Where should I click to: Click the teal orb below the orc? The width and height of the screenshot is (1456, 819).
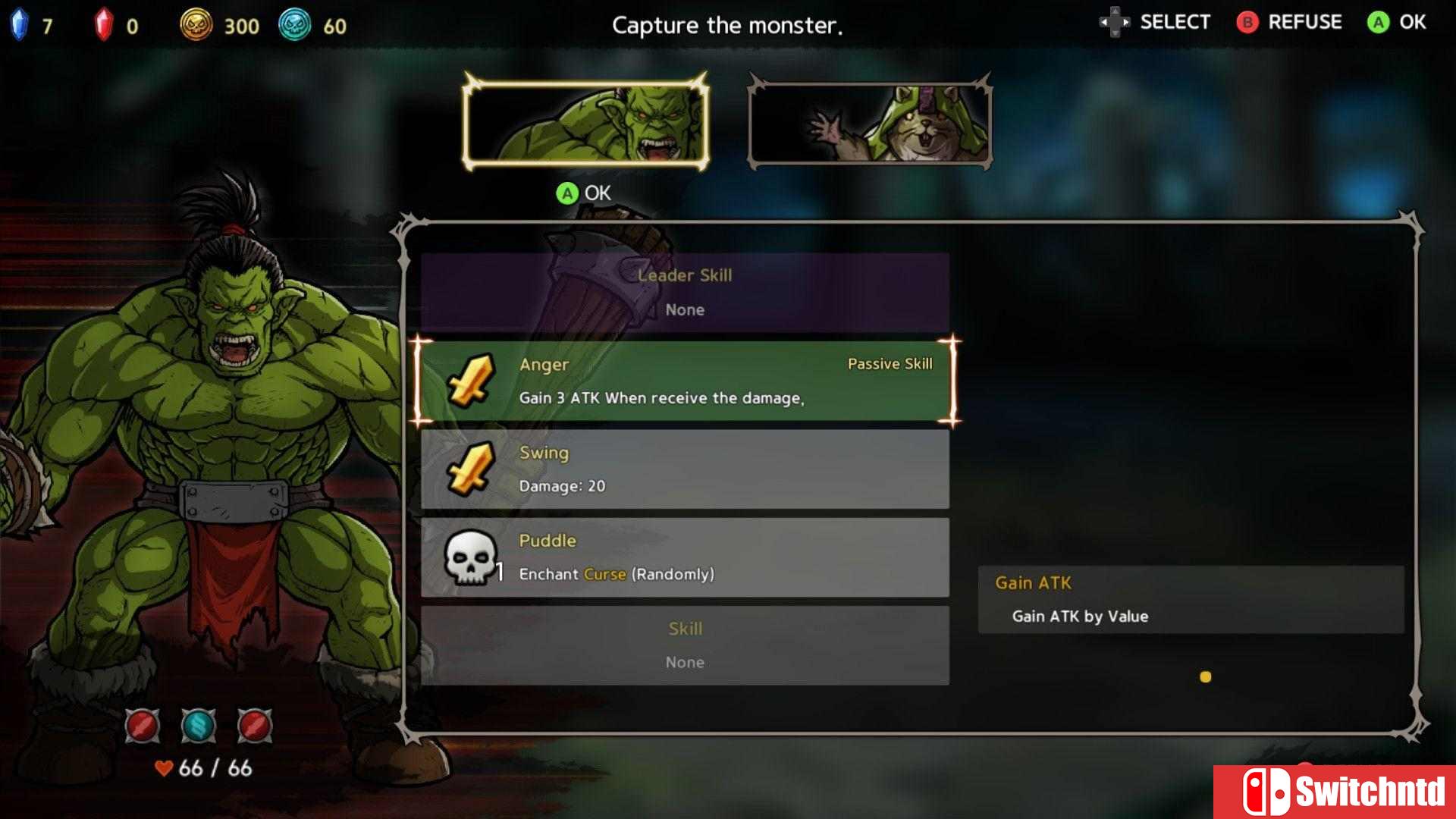click(199, 726)
